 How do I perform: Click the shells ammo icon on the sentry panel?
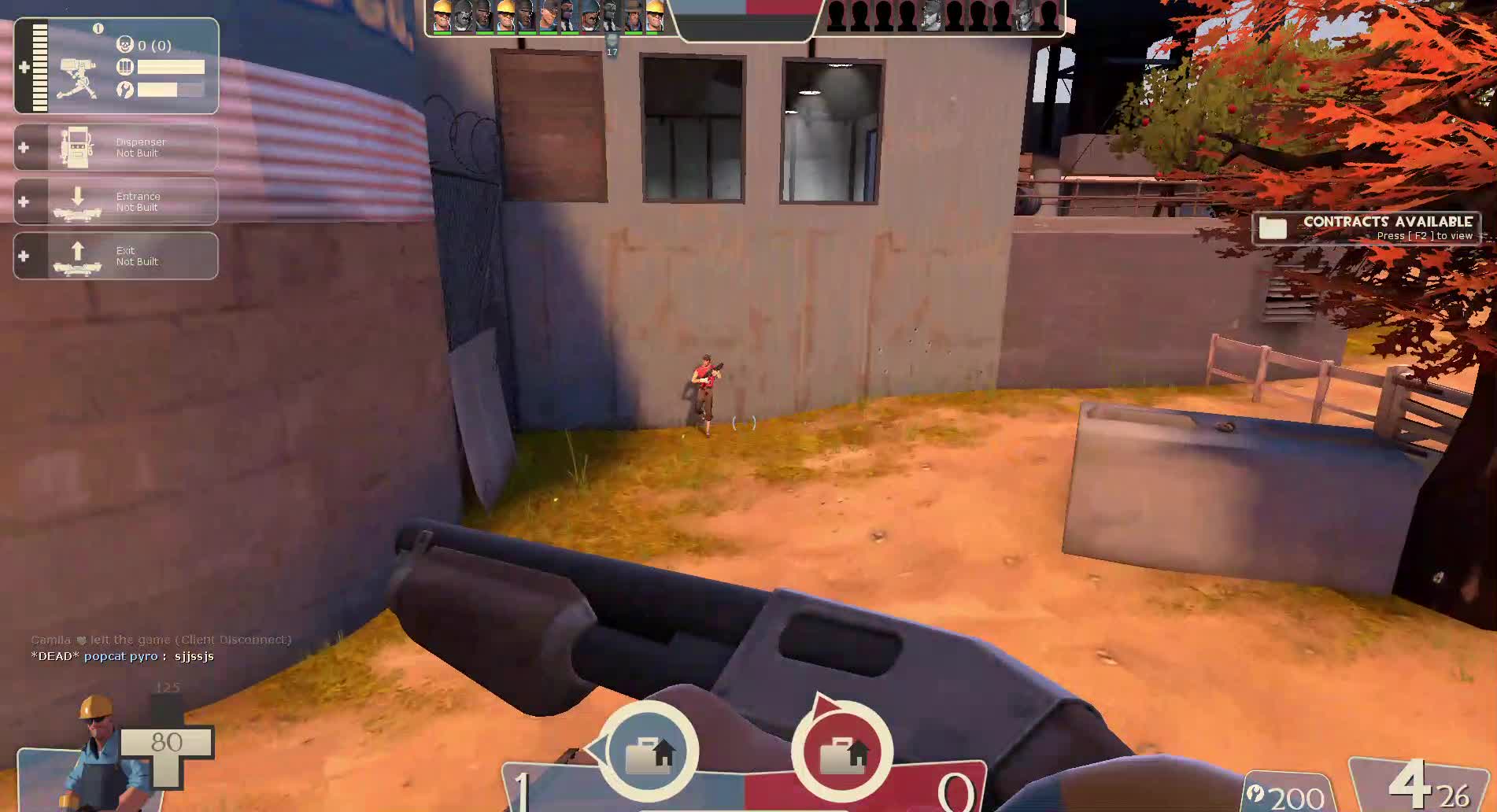(x=125, y=67)
